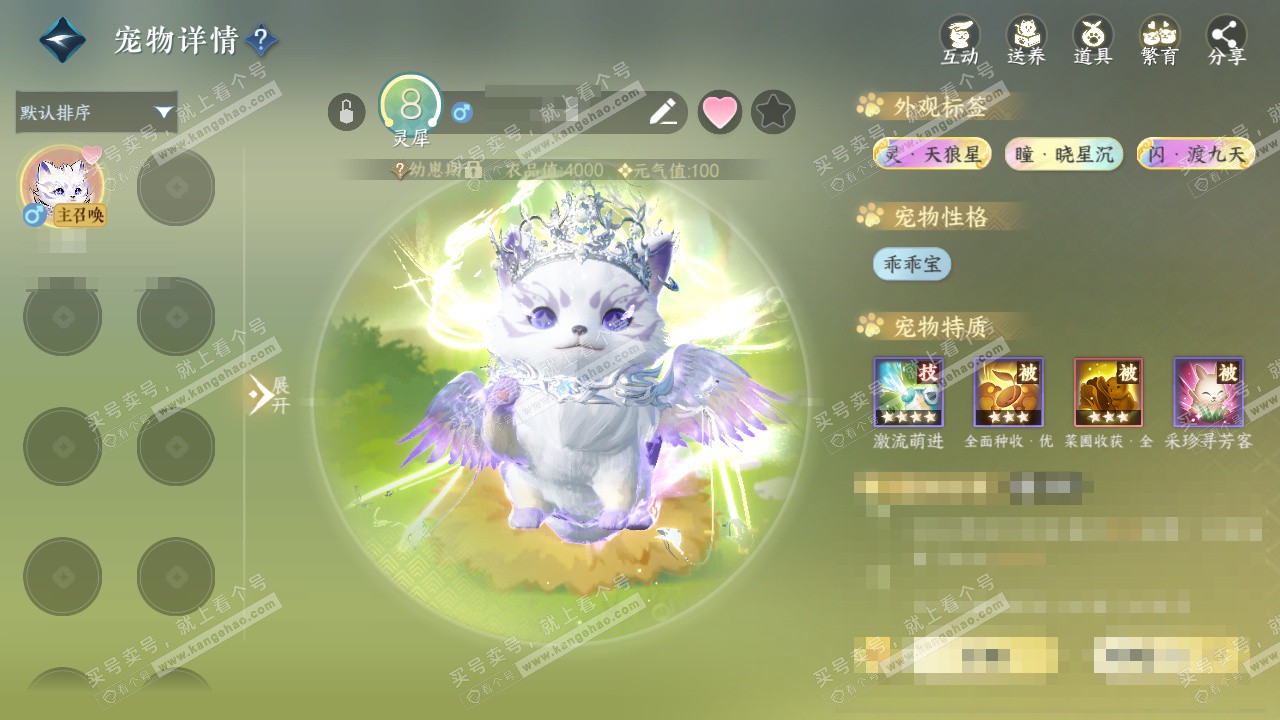Share the pet via 分享 button
The height and width of the screenshot is (720, 1280).
pyautogui.click(x=1226, y=40)
